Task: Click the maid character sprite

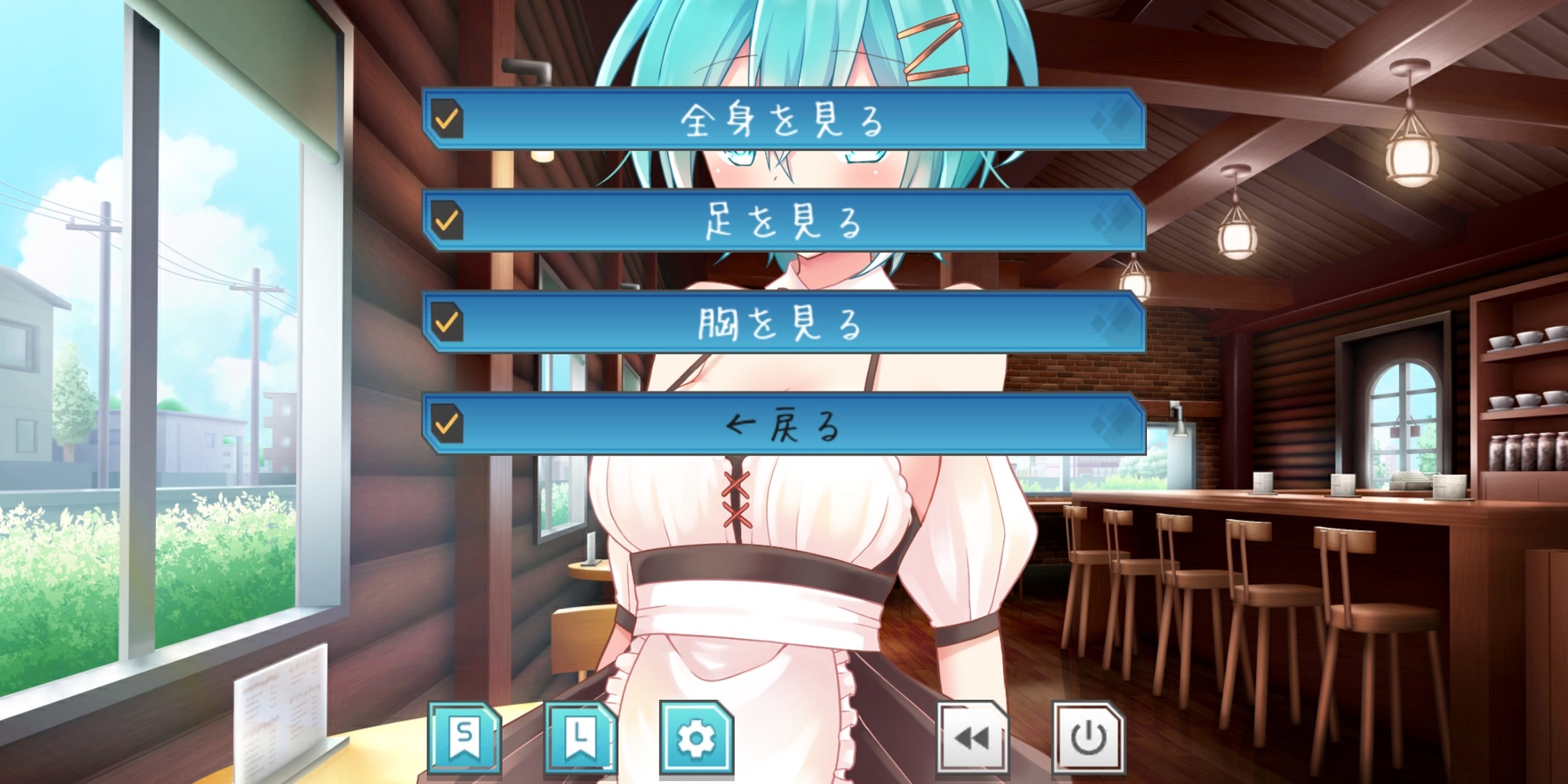Action: (784, 549)
